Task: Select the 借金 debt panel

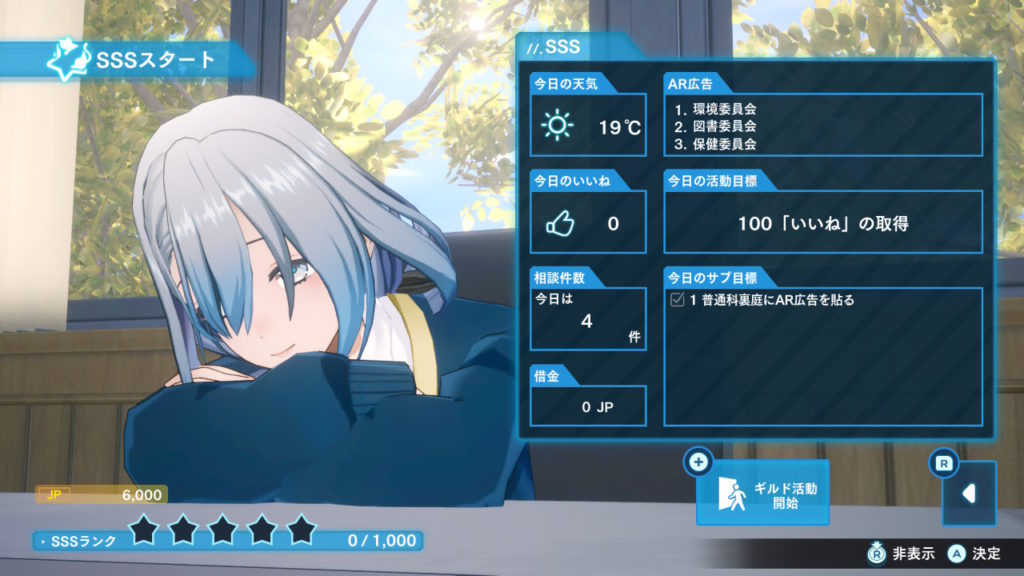Action: point(588,406)
